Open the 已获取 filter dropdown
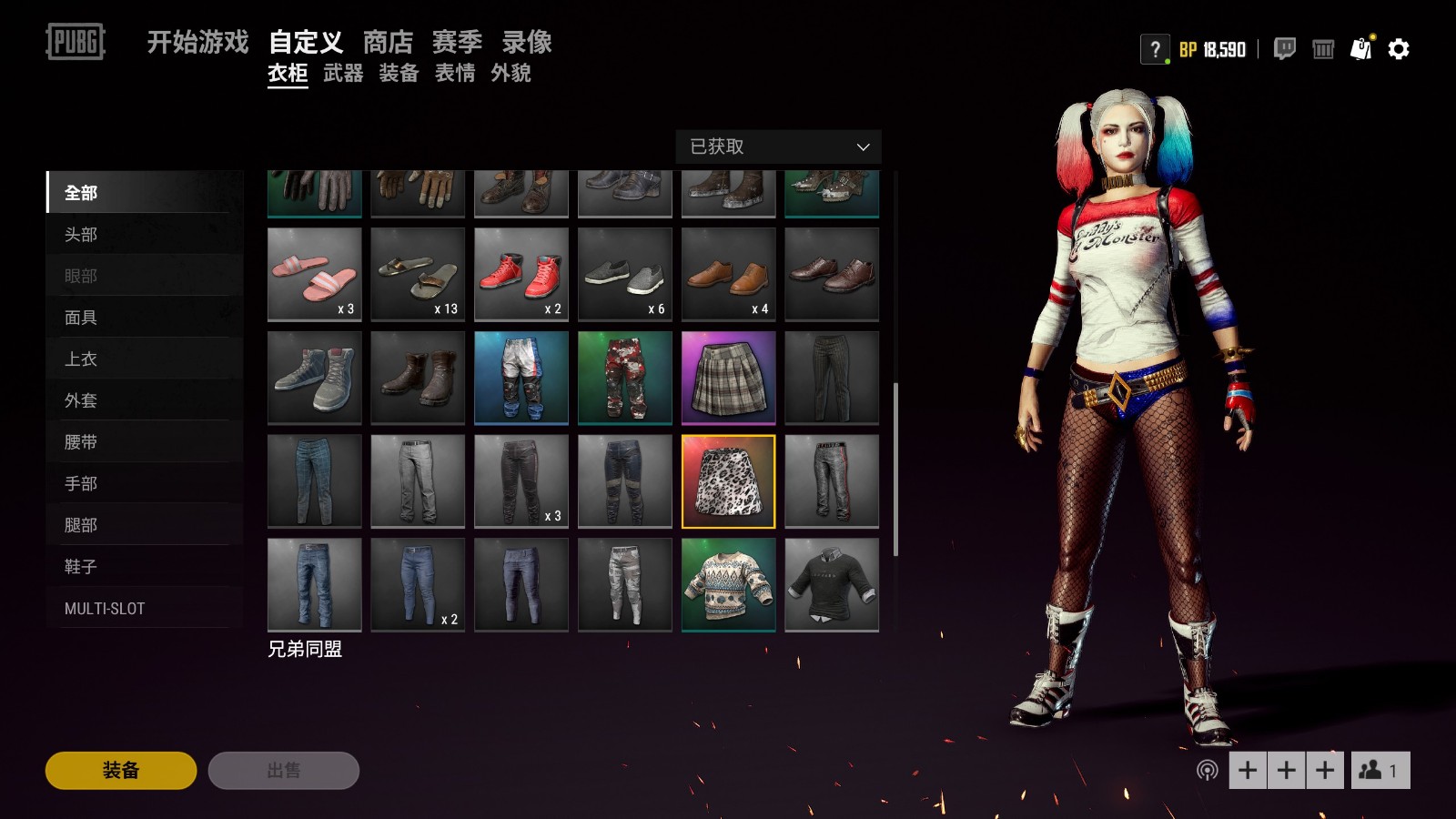 point(778,147)
